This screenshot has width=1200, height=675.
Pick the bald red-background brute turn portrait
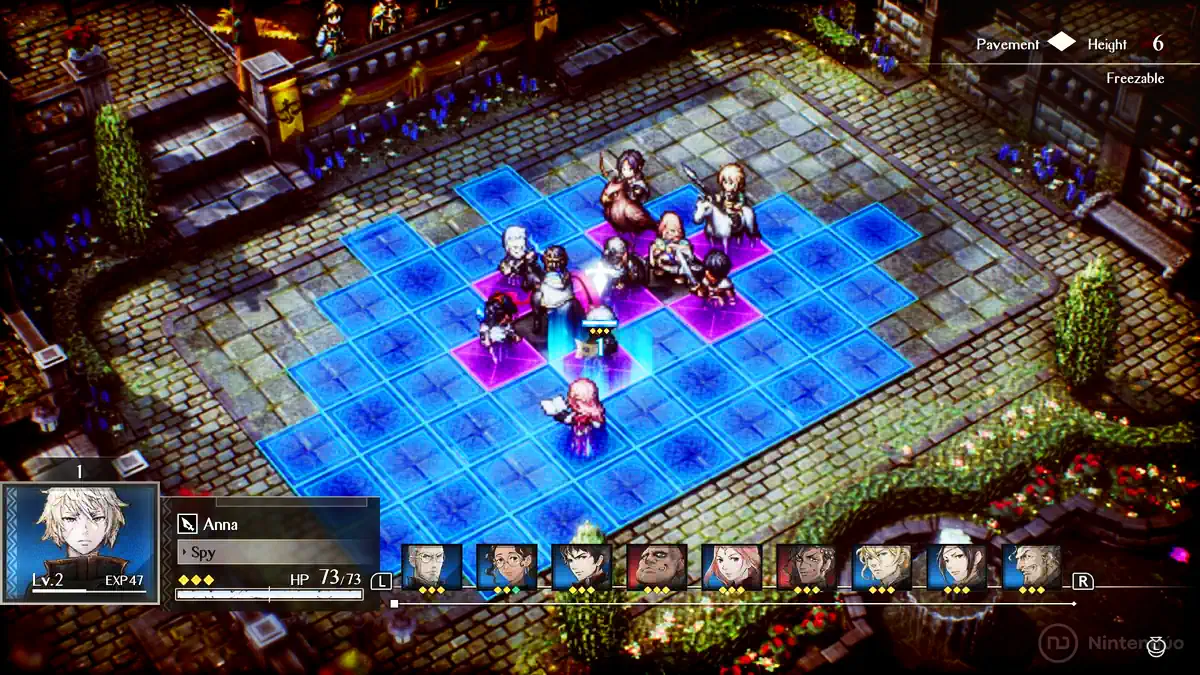[657, 567]
